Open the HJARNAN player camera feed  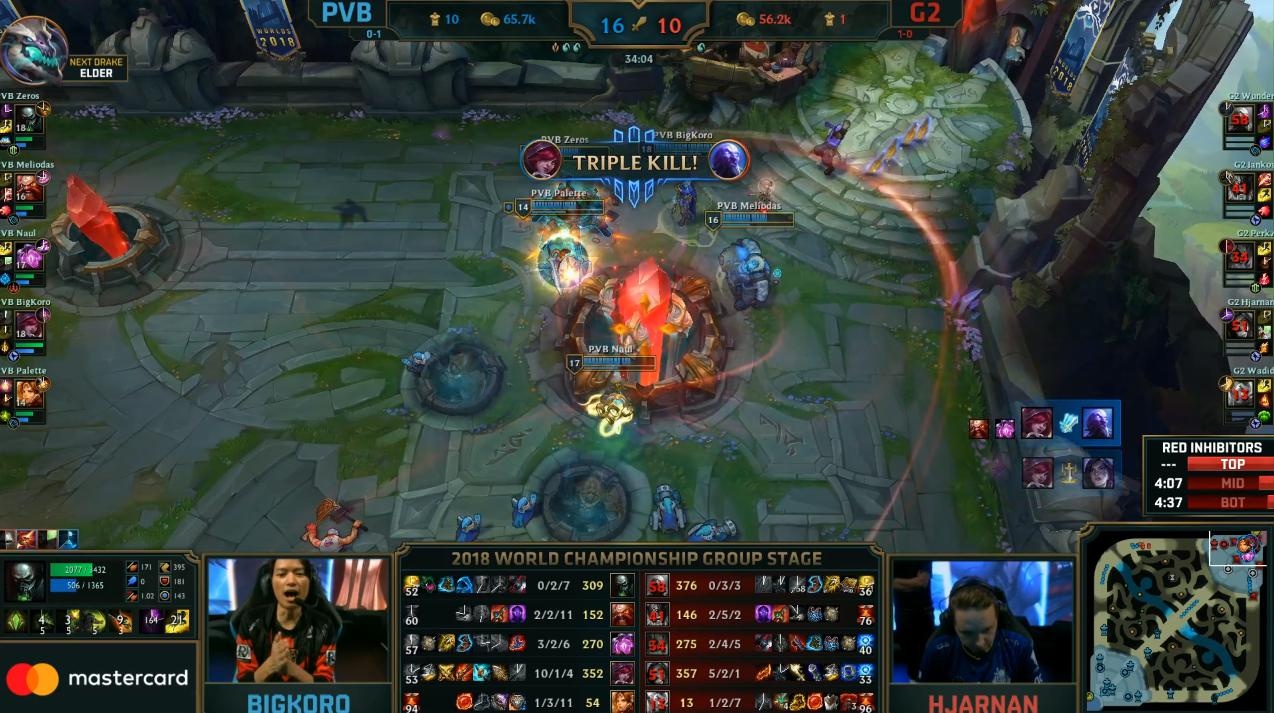[982, 620]
